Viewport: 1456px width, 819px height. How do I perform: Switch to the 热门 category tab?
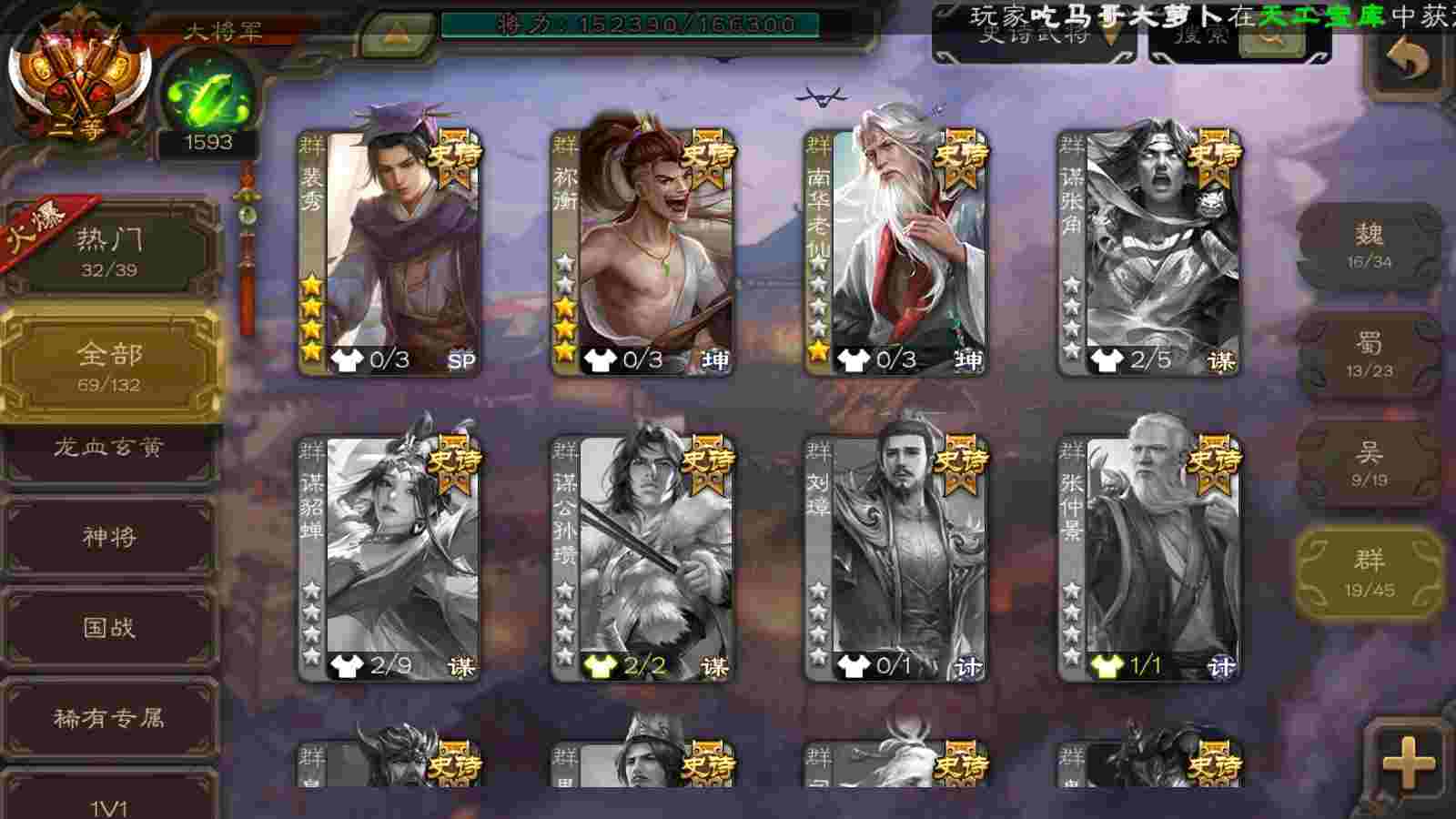(109, 250)
